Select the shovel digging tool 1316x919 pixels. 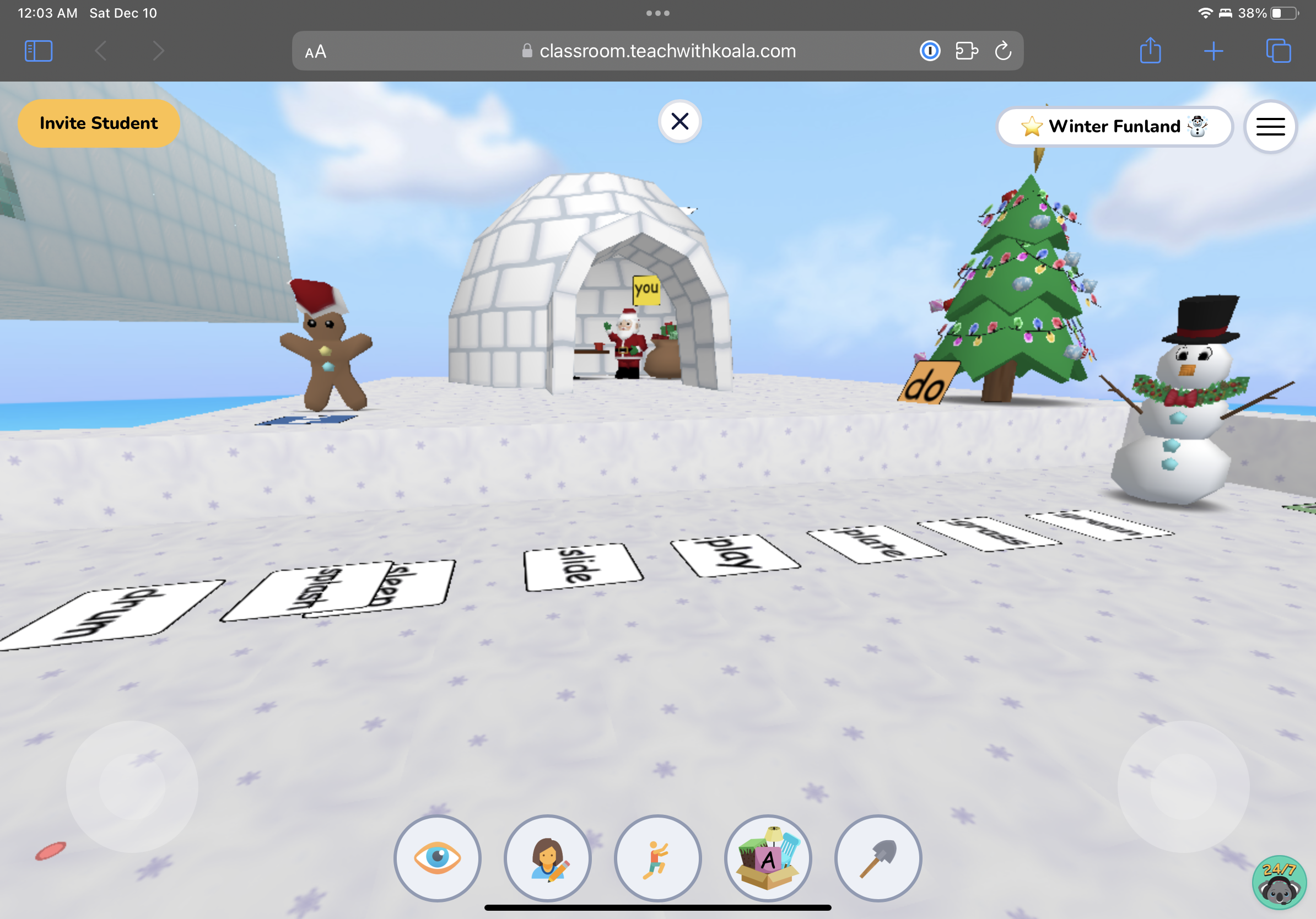click(878, 858)
